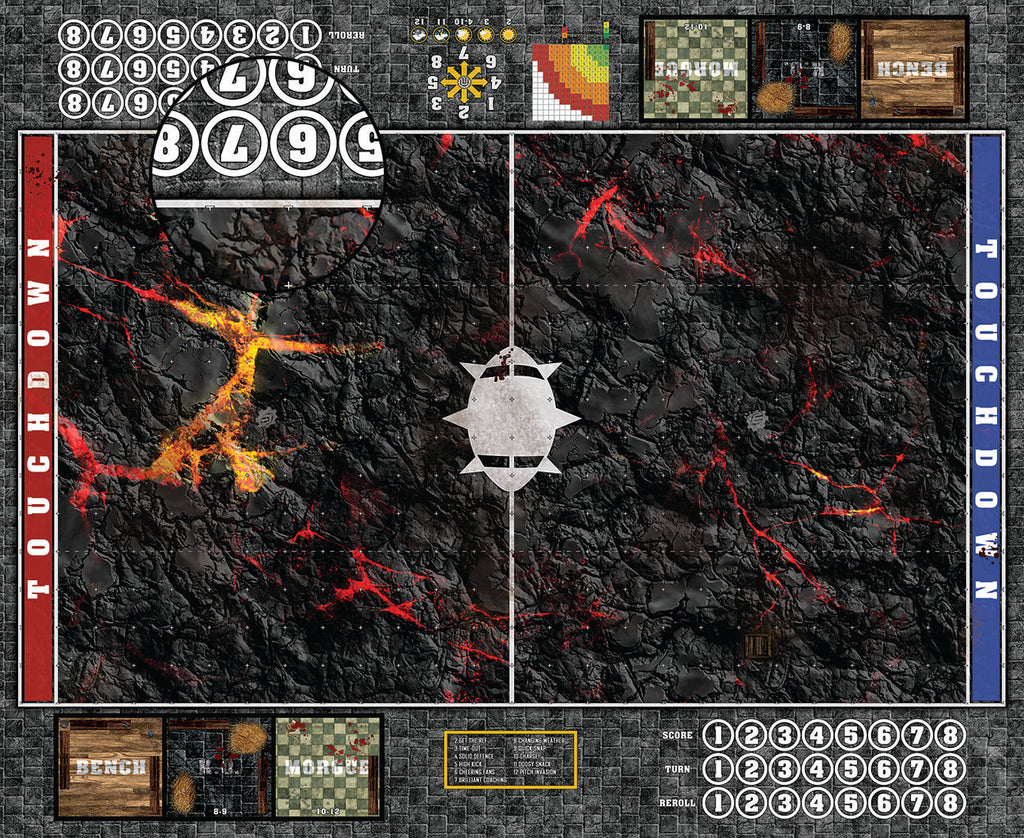Click the upside-down Morgue box
The height and width of the screenshot is (838, 1024).
pyautogui.click(x=695, y=69)
